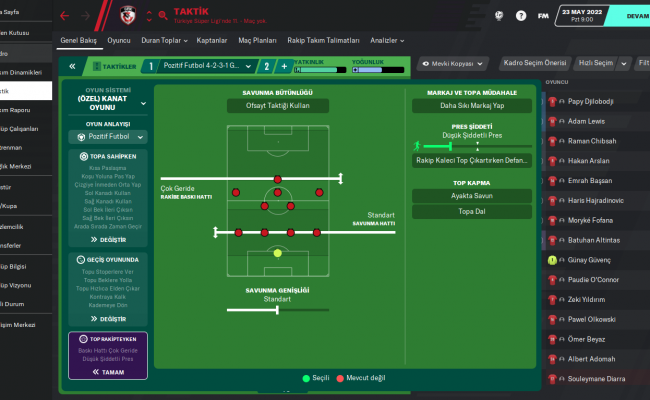This screenshot has height=400, width=650.
Task: Open the Pozitif Futbol mentality dropdown
Action: pyautogui.click(x=106, y=135)
